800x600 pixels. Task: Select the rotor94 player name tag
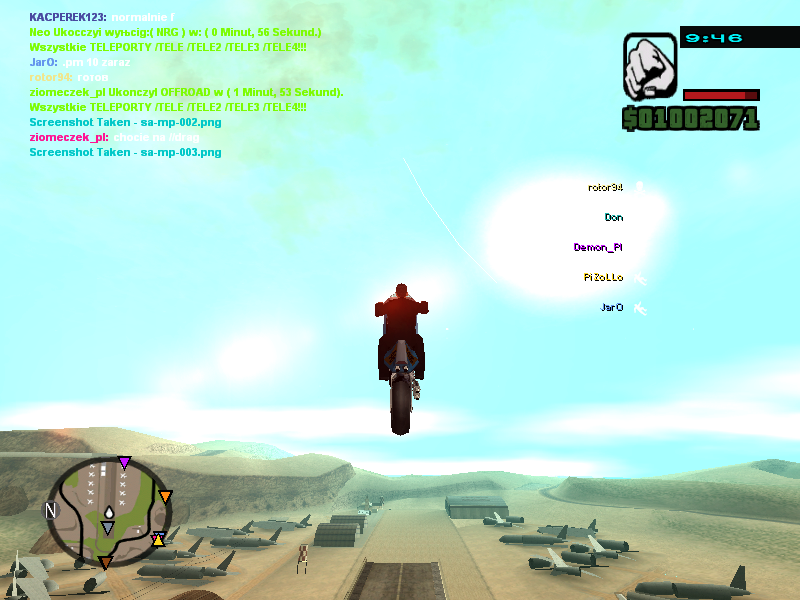pos(605,187)
